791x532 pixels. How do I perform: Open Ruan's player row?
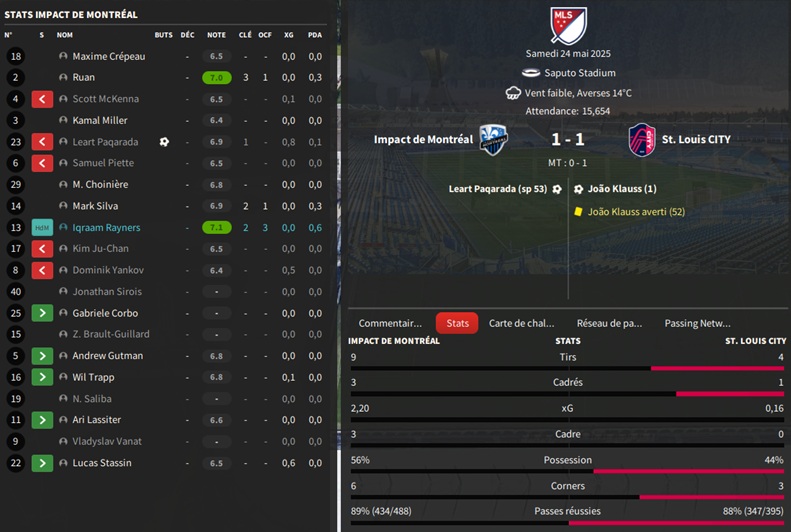83,77
